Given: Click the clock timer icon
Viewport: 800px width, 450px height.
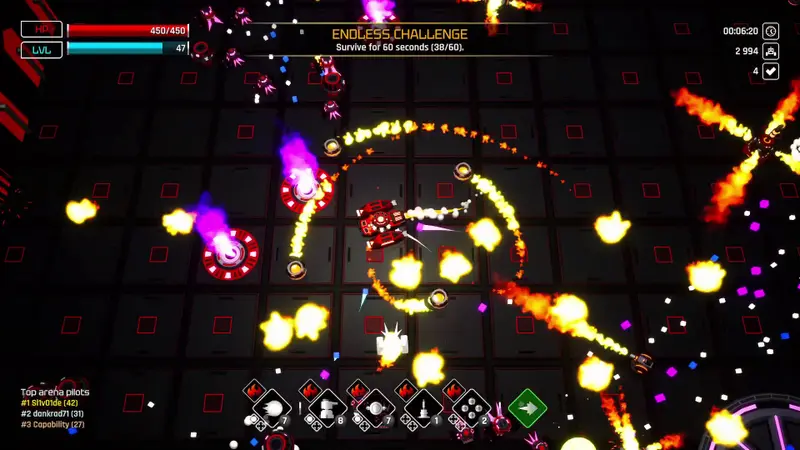Looking at the screenshot, I should point(771,31).
